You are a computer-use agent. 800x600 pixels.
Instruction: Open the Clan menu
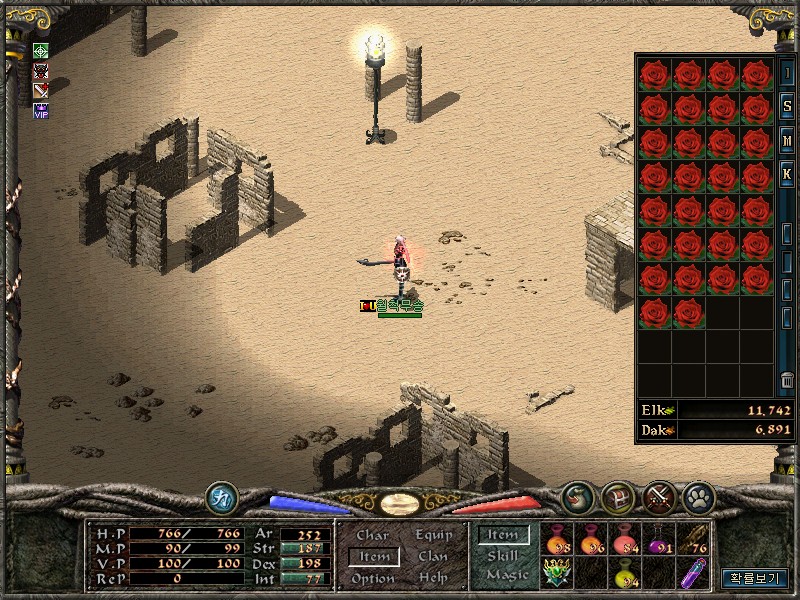coord(434,556)
